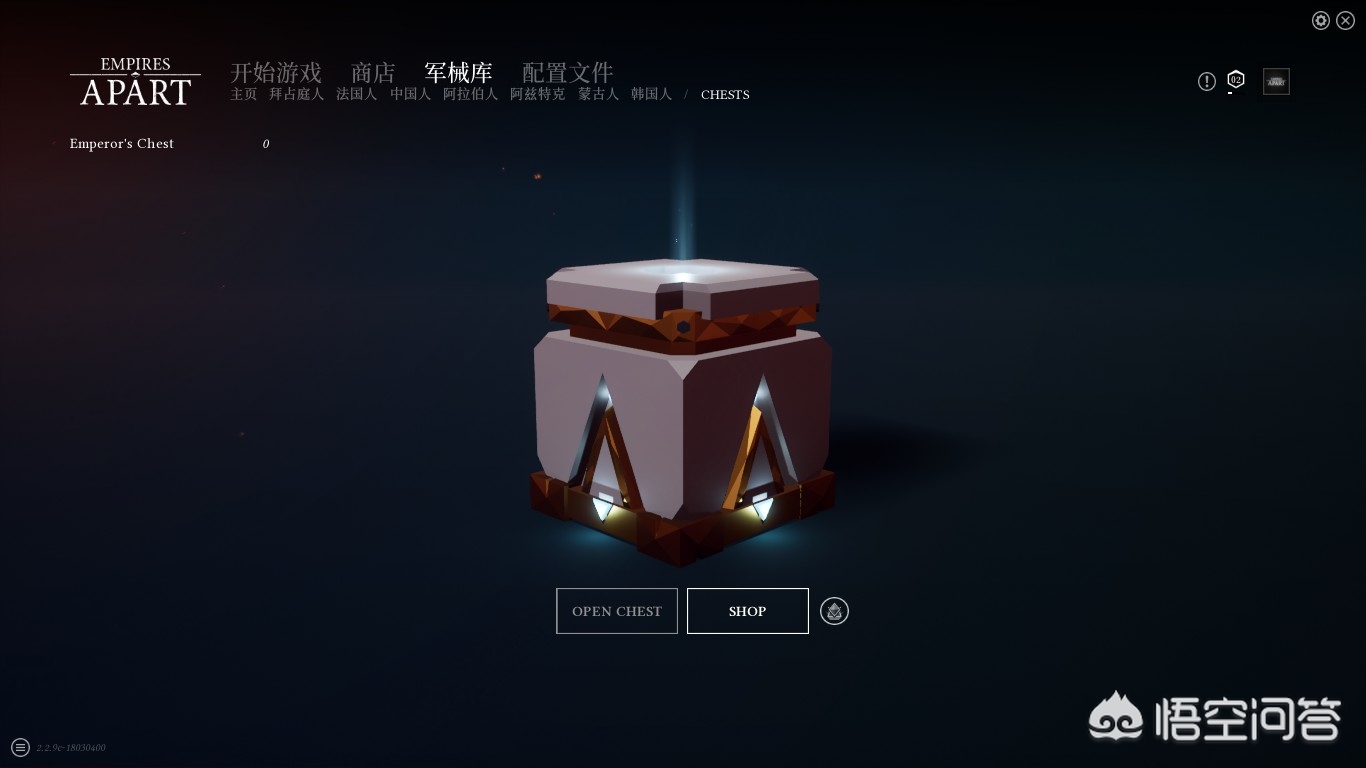Switch to the 主页 home sub-tab
Image resolution: width=1366 pixels, height=768 pixels.
coord(244,94)
